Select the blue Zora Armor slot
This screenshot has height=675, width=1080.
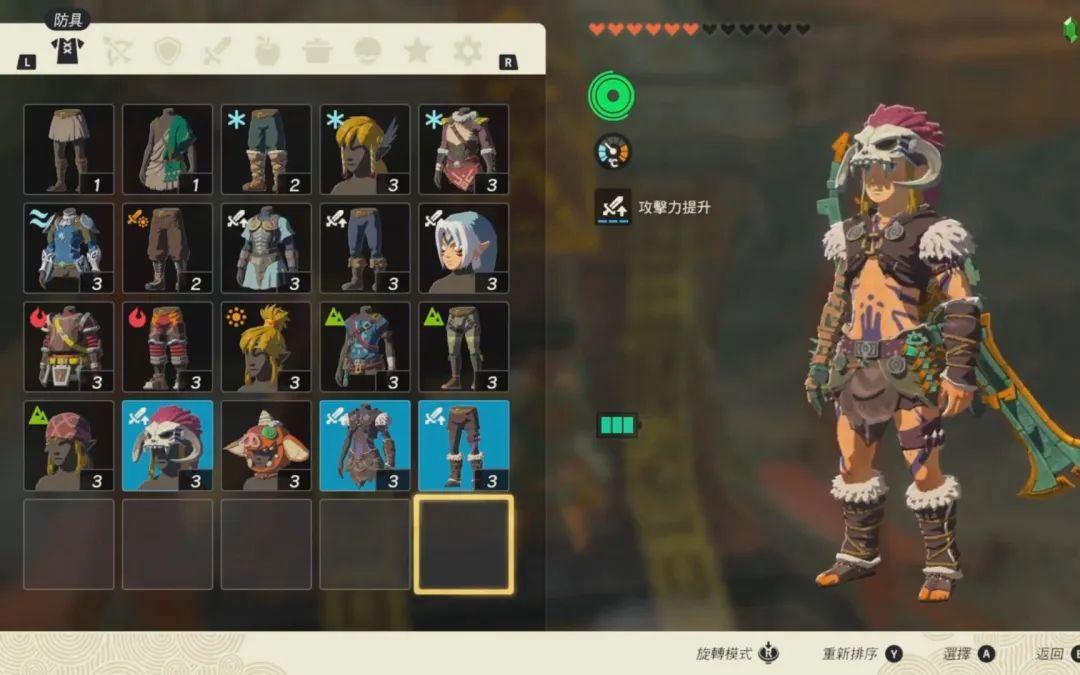(x=69, y=248)
